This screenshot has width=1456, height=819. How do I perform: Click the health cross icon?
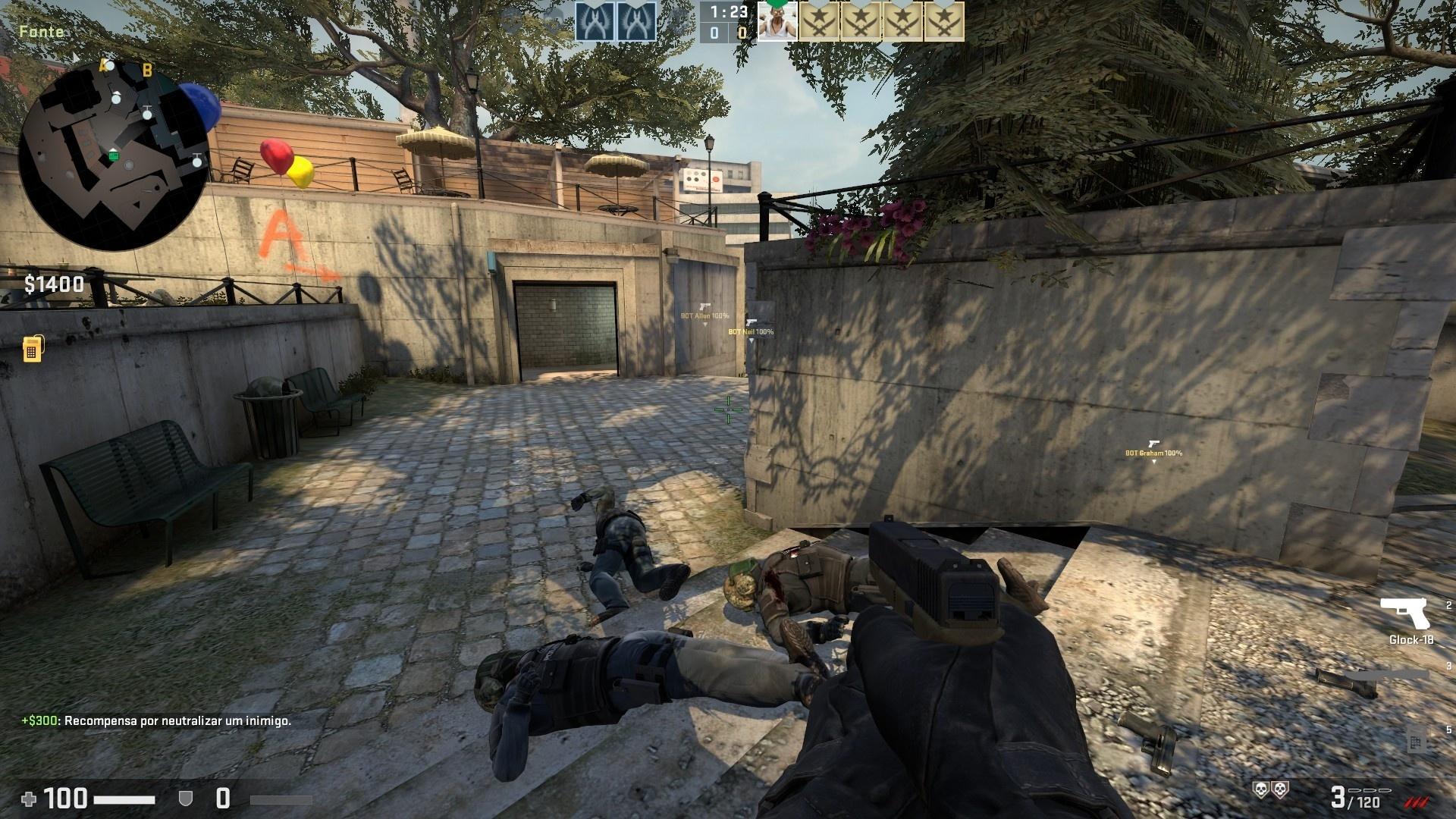click(29, 799)
